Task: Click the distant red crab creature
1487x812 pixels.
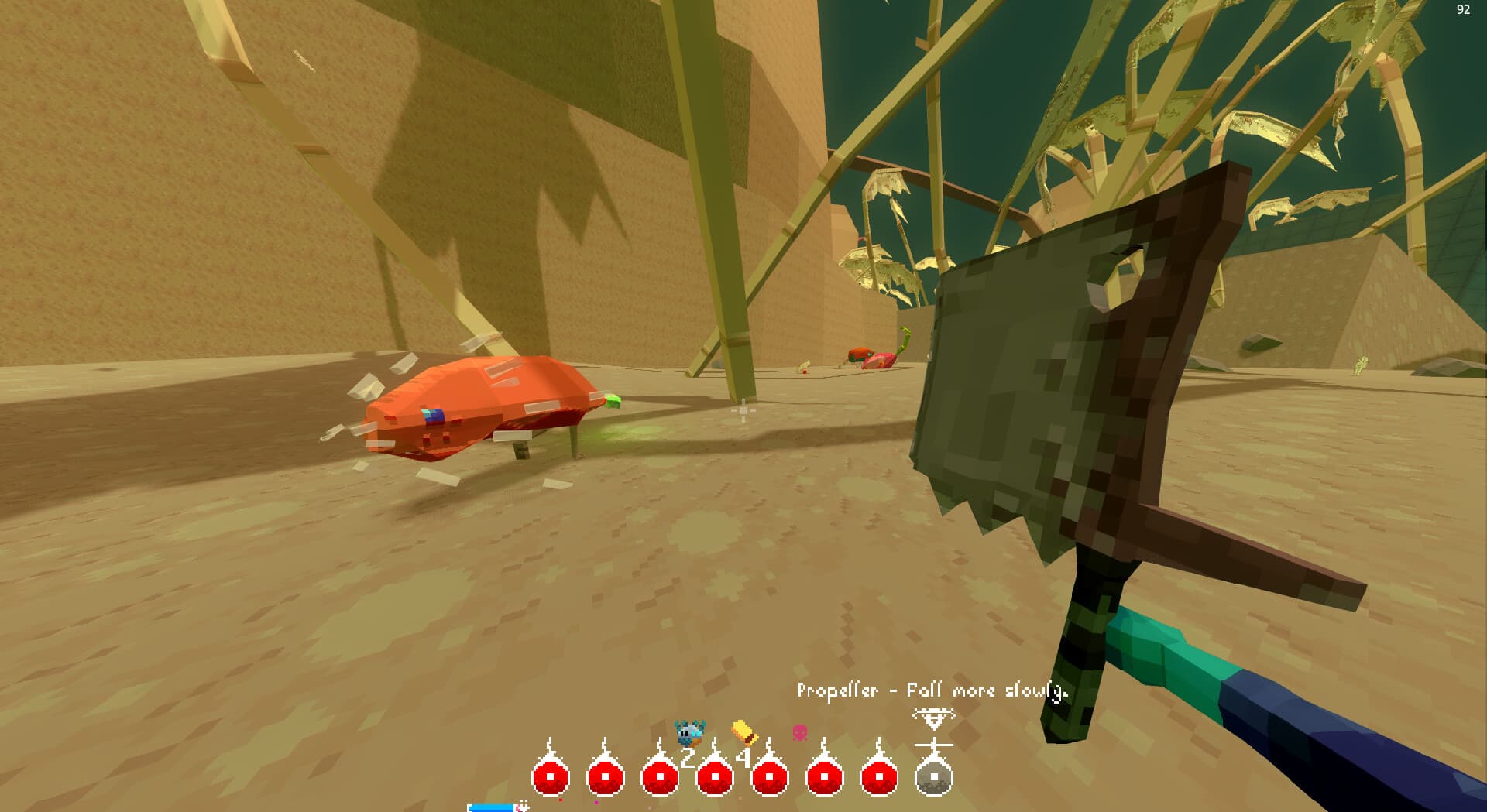Action: click(869, 358)
